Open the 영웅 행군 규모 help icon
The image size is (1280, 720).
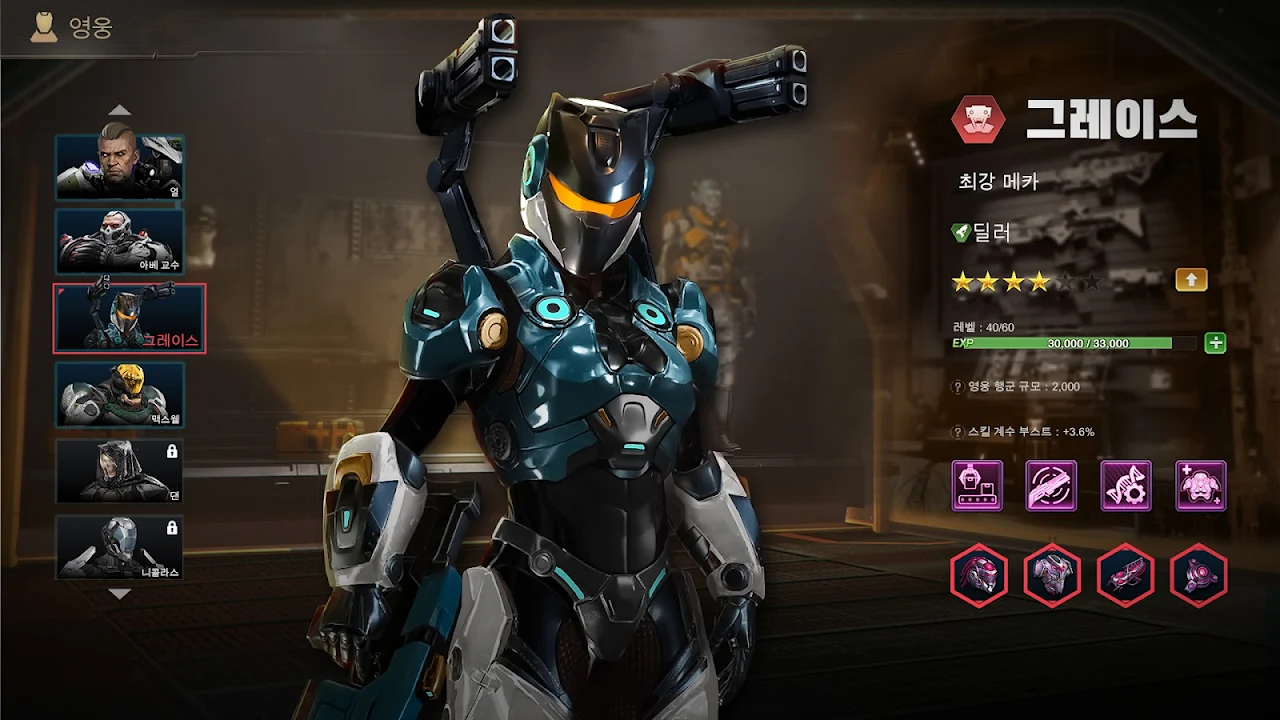point(957,387)
